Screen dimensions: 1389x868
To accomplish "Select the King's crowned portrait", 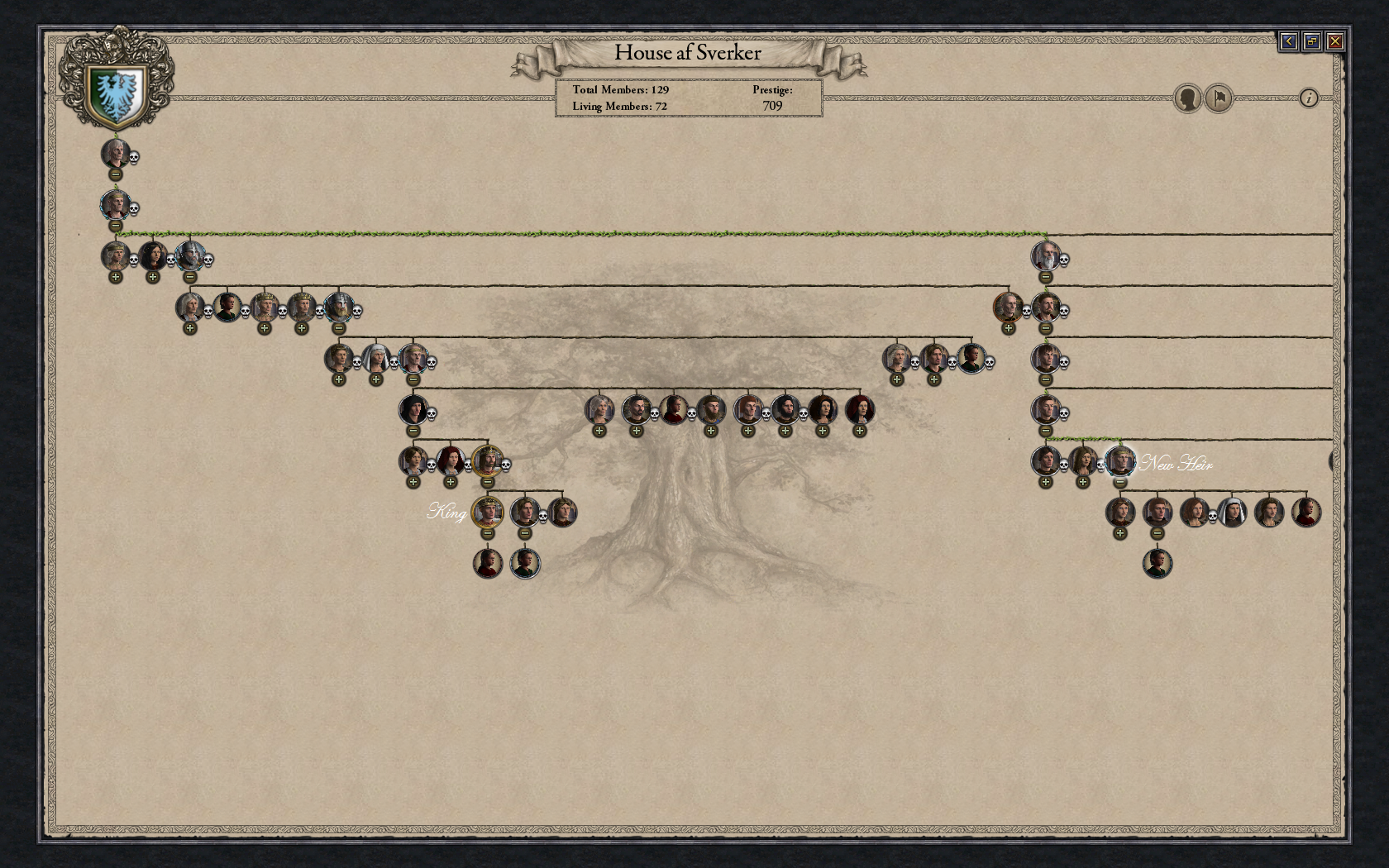I will 488,513.
